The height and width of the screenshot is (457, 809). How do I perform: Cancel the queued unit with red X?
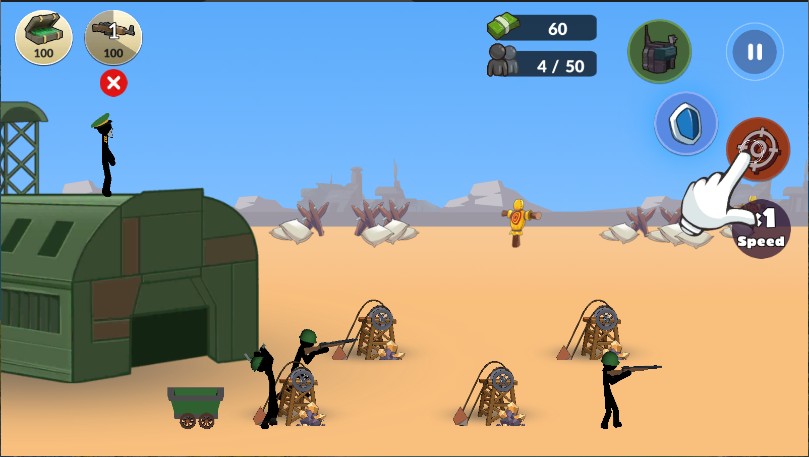[x=114, y=83]
